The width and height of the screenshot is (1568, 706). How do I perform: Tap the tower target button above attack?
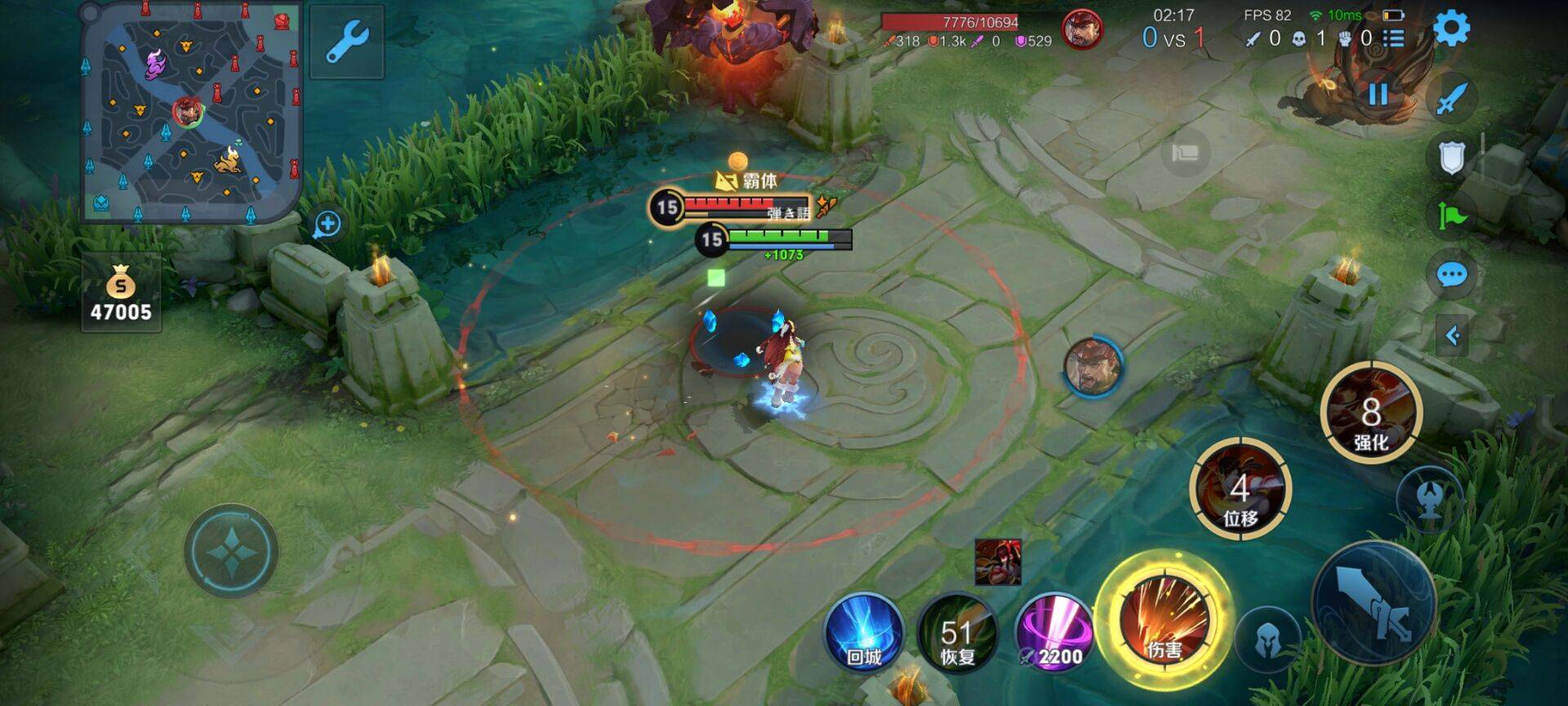[1428, 498]
